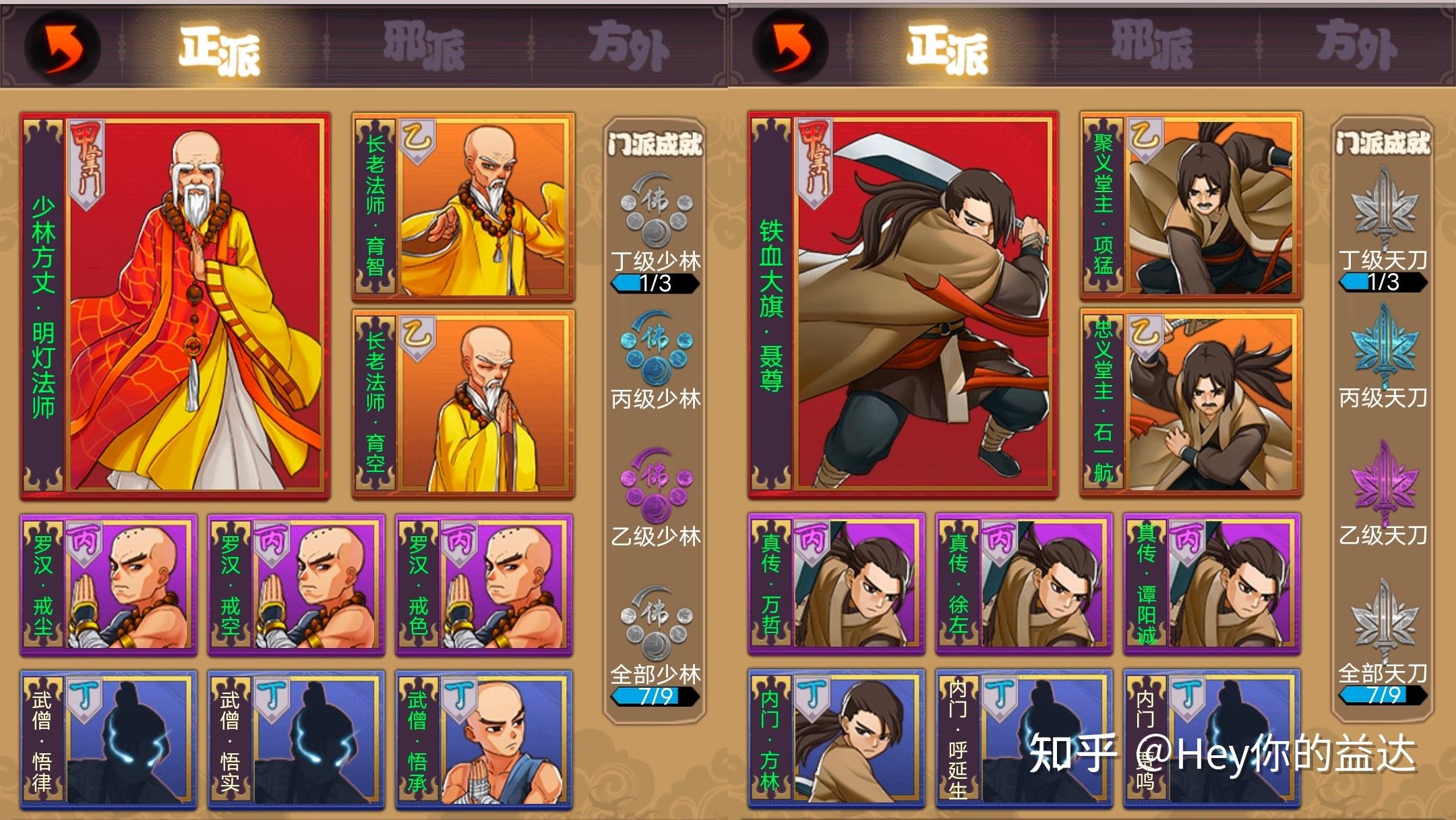Select the locked 内门·呼延生 card

pyautogui.click(x=1024, y=737)
